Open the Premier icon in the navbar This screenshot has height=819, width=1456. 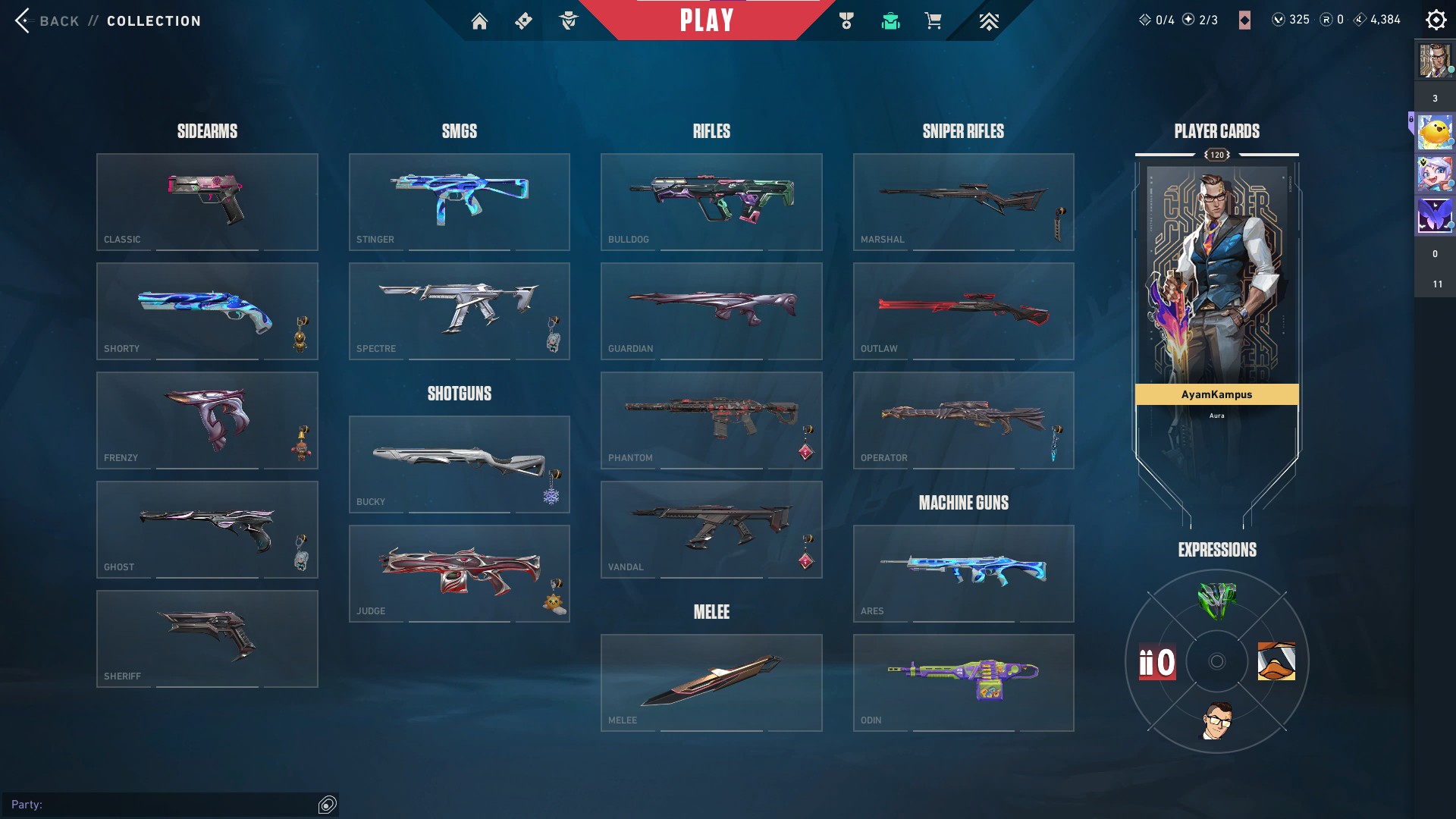[x=988, y=20]
